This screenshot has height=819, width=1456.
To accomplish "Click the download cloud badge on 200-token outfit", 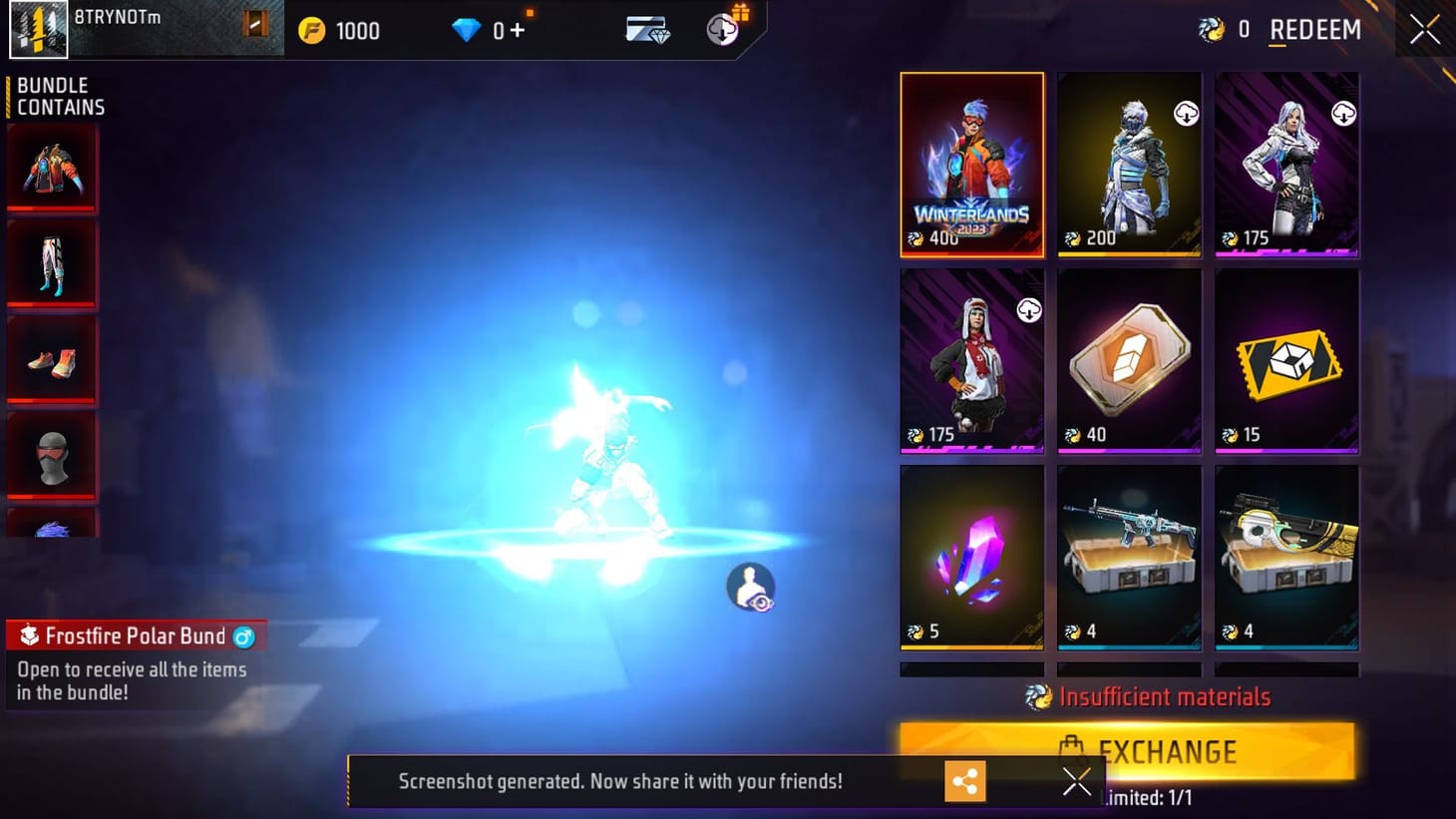I will (x=1185, y=113).
